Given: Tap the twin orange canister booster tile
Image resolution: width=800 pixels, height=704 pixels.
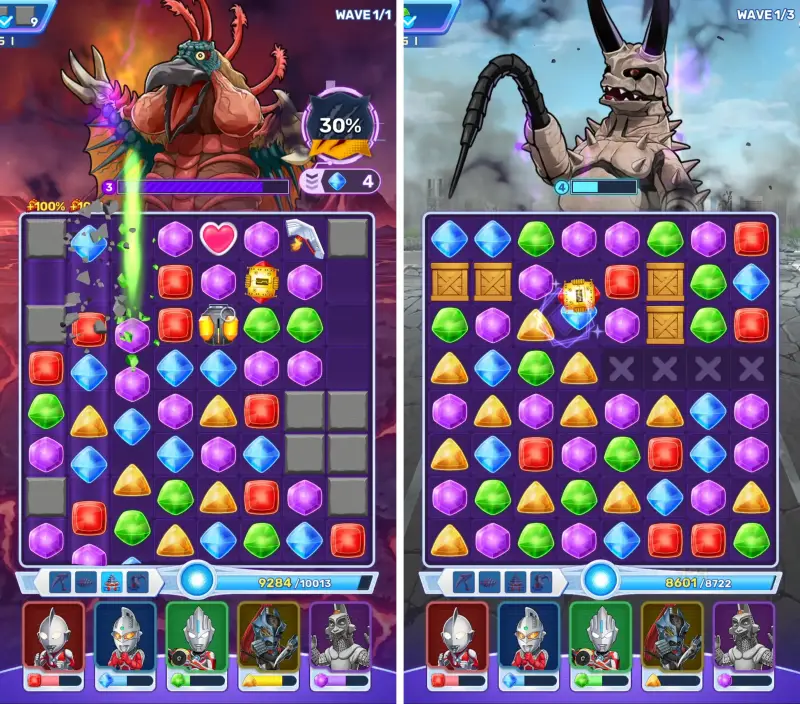Looking at the screenshot, I should click(218, 324).
